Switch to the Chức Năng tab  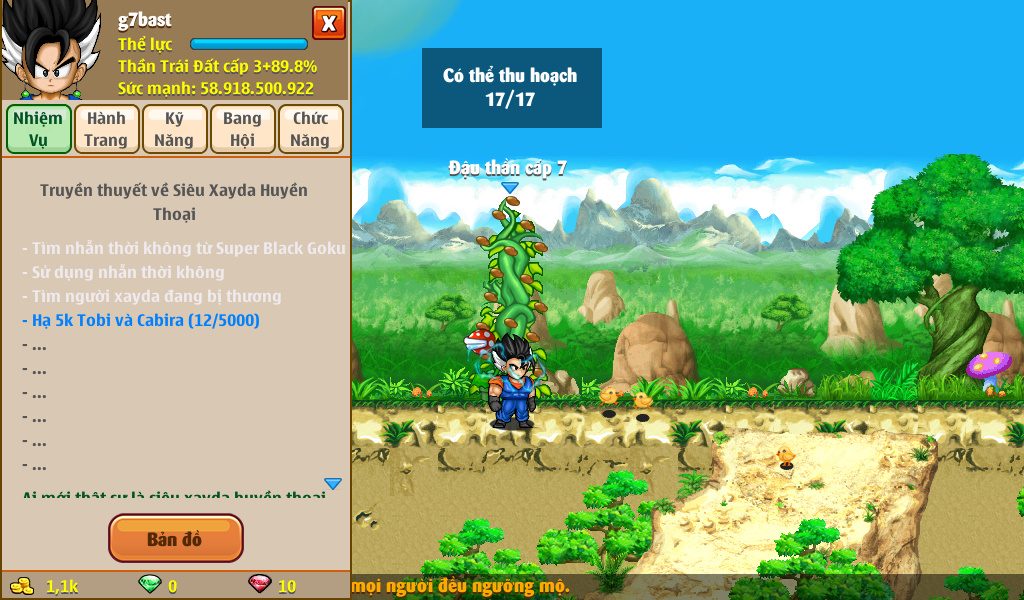[310, 129]
